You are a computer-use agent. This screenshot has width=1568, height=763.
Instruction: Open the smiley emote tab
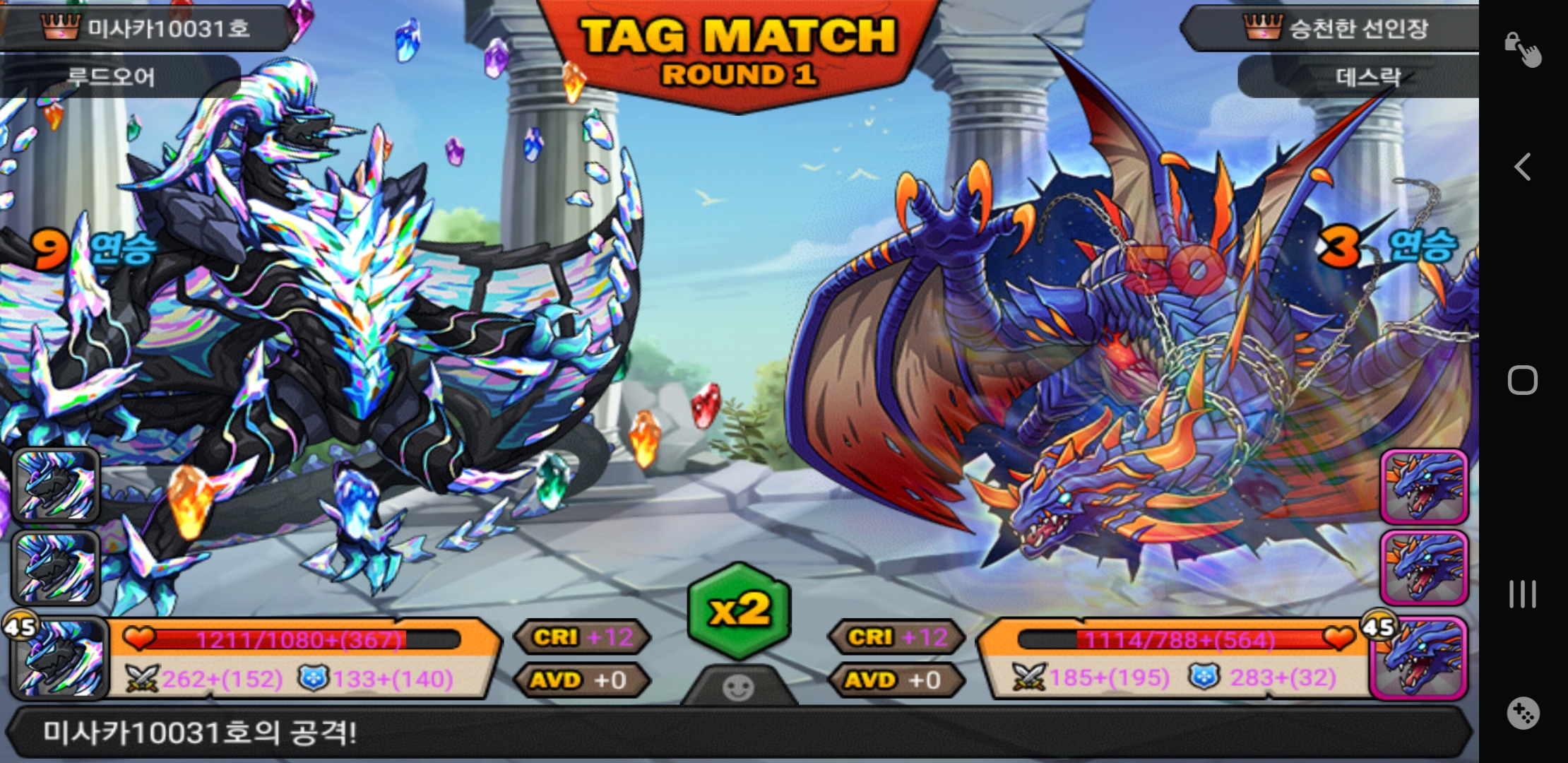pyautogui.click(x=739, y=687)
